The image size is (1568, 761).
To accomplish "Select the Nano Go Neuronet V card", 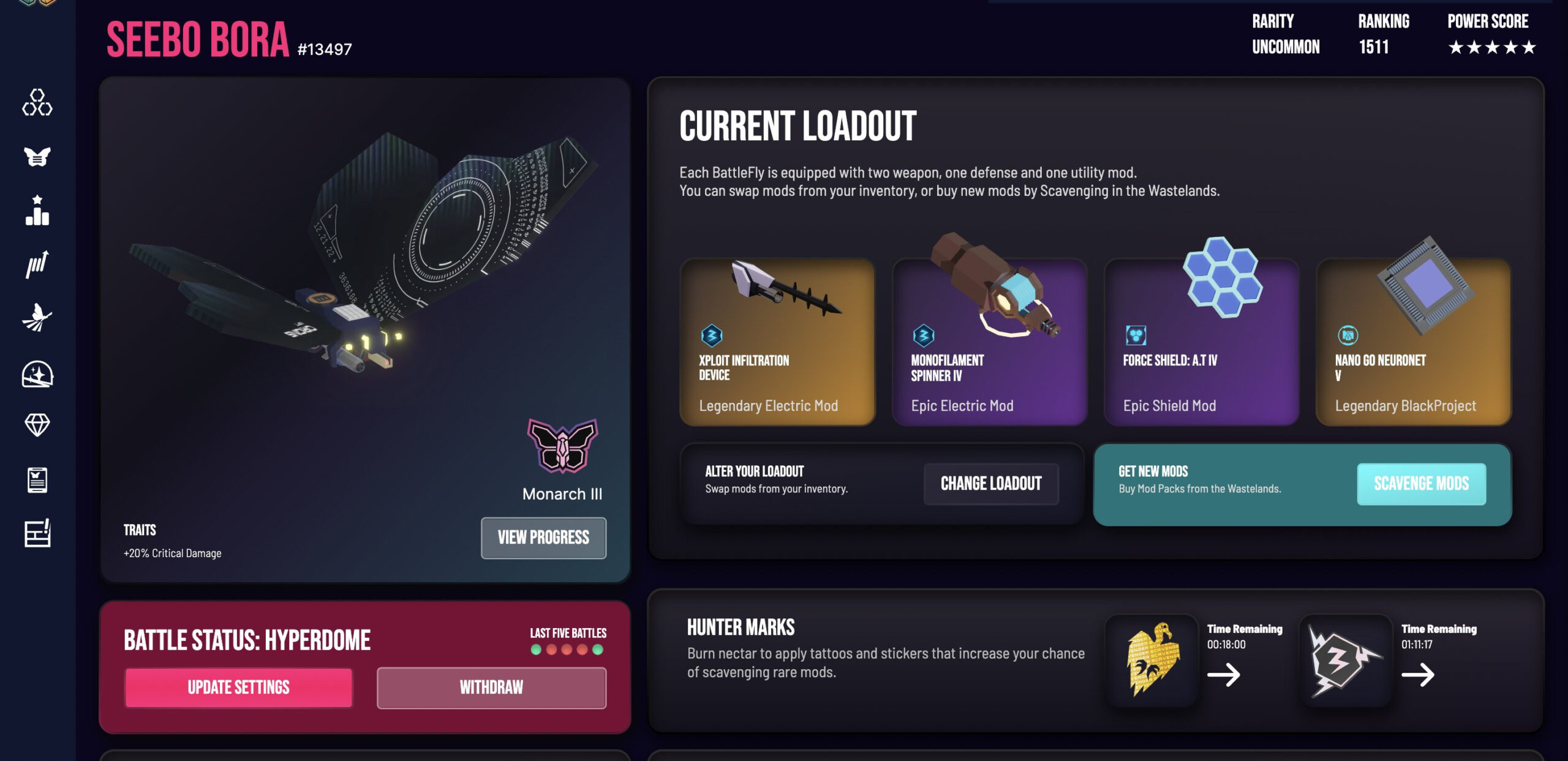I will [x=1413, y=342].
